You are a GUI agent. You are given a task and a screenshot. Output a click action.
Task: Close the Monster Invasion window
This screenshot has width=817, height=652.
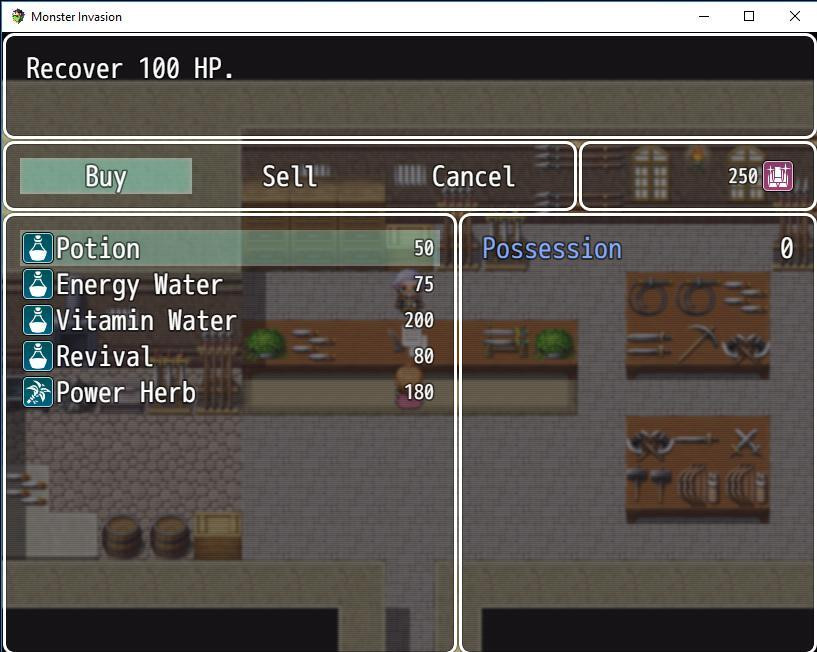[x=795, y=16]
